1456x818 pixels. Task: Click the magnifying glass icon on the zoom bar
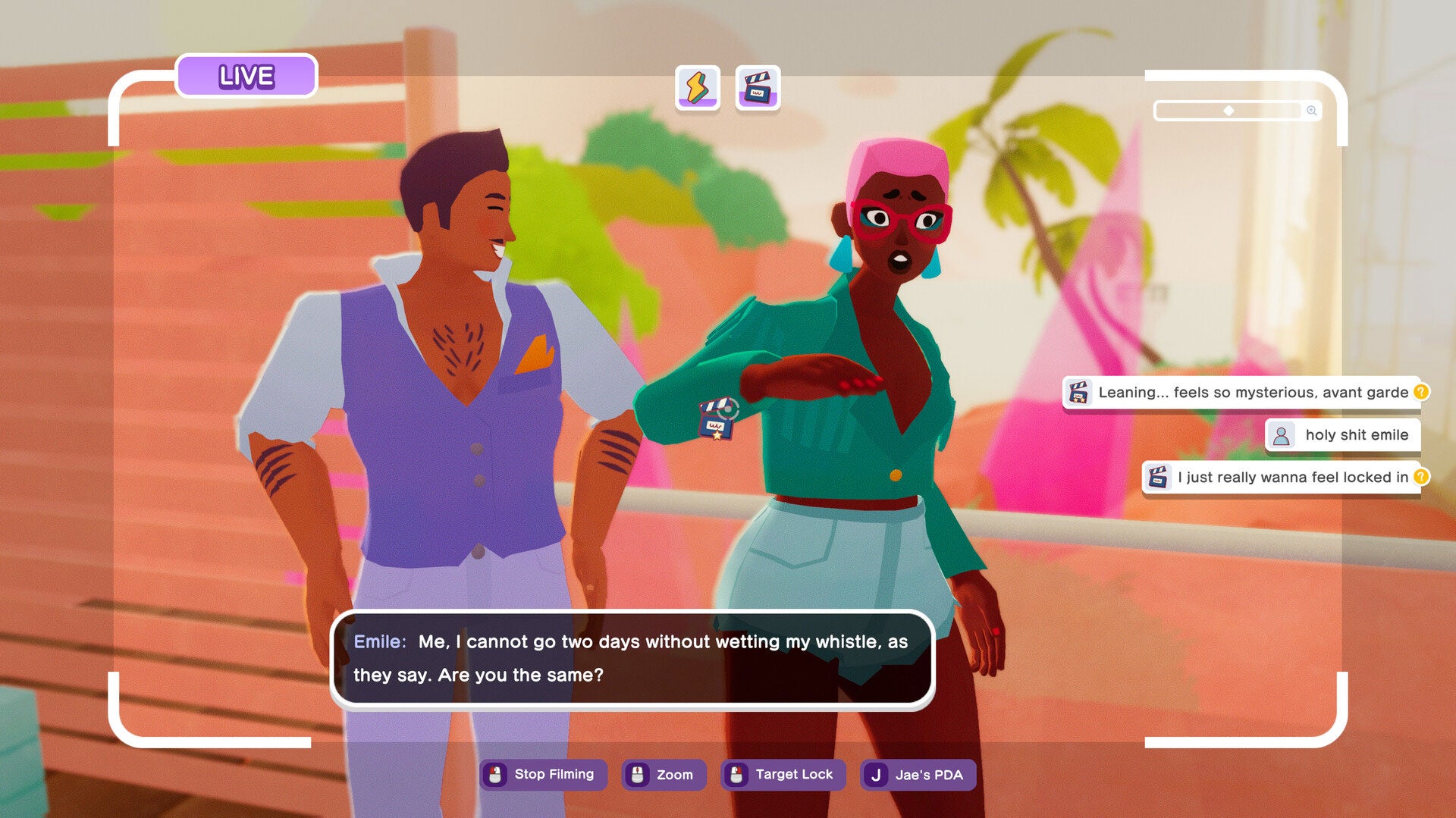[x=1311, y=111]
